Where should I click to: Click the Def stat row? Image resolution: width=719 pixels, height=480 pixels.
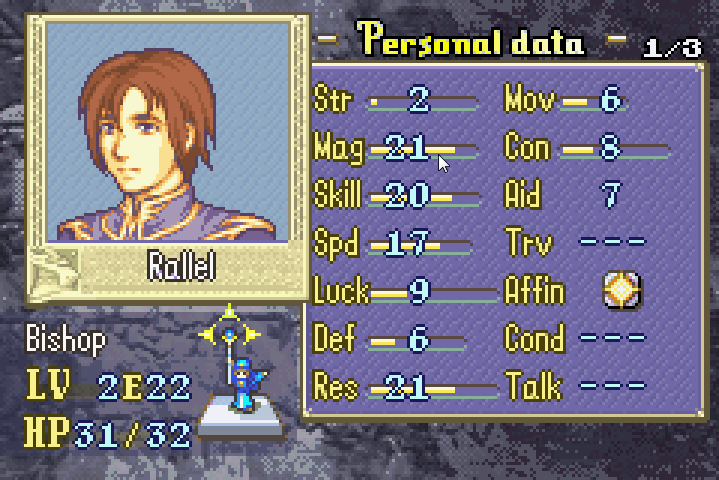400,340
